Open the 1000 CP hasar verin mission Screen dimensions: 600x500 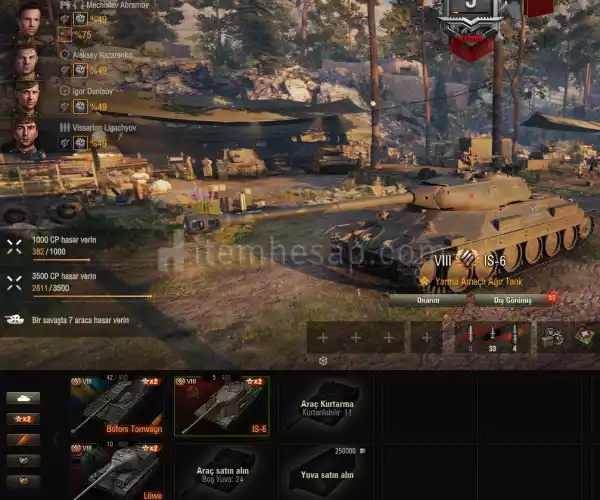tap(60, 246)
